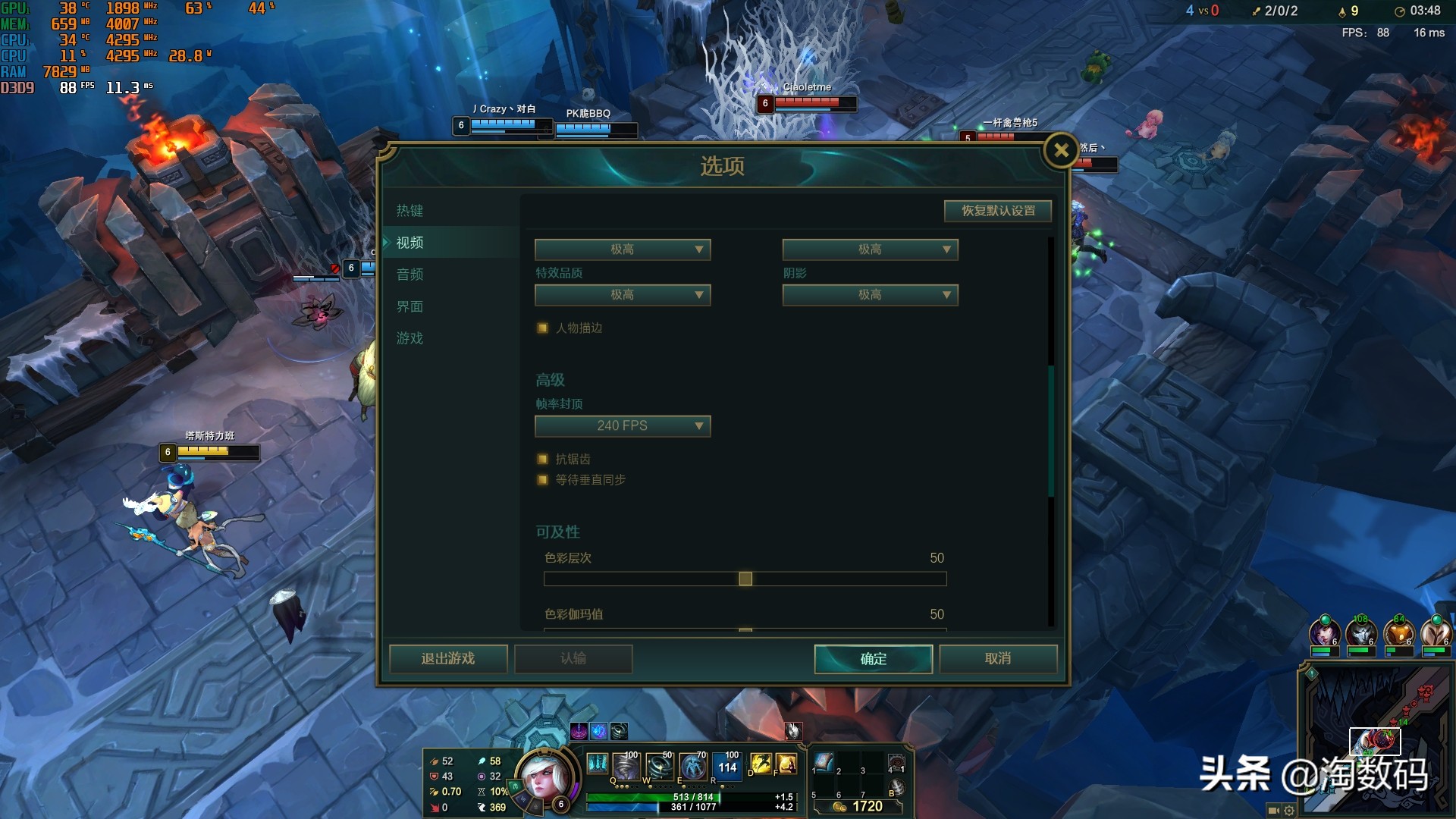Click 恢复默认设置 restore defaults button

998,211
